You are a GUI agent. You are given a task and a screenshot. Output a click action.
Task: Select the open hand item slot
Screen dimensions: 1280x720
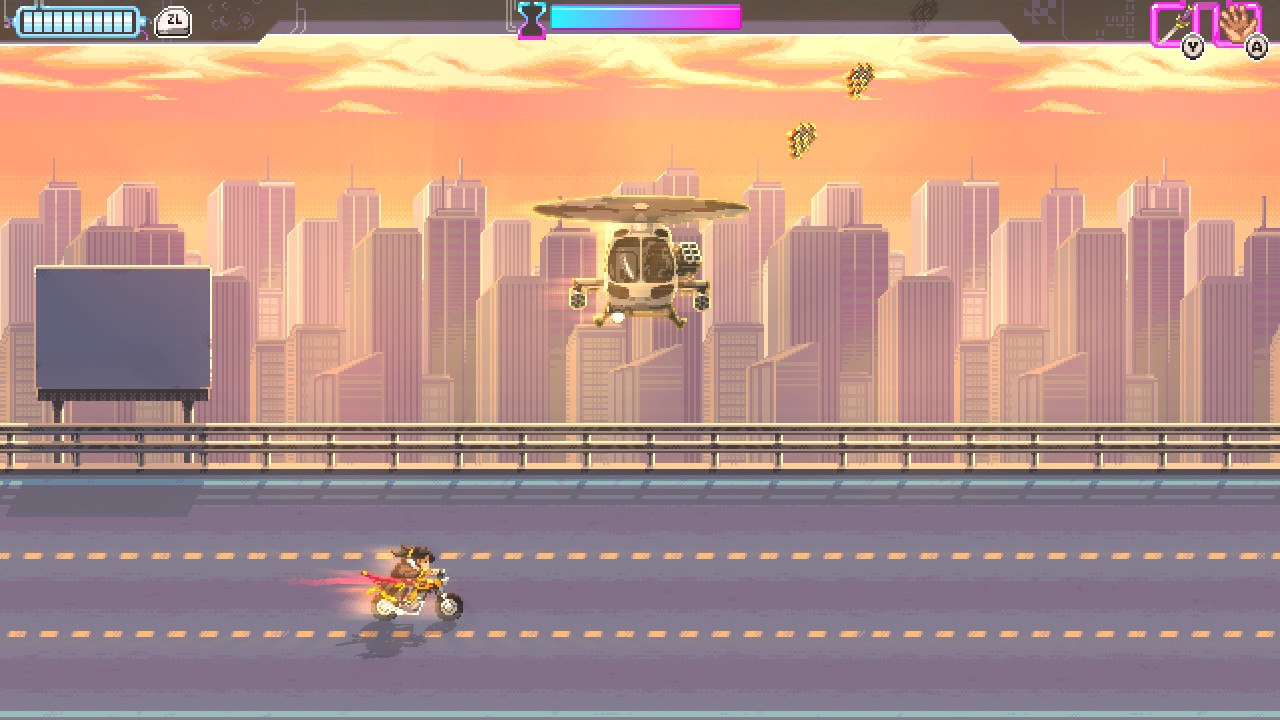[1236, 23]
